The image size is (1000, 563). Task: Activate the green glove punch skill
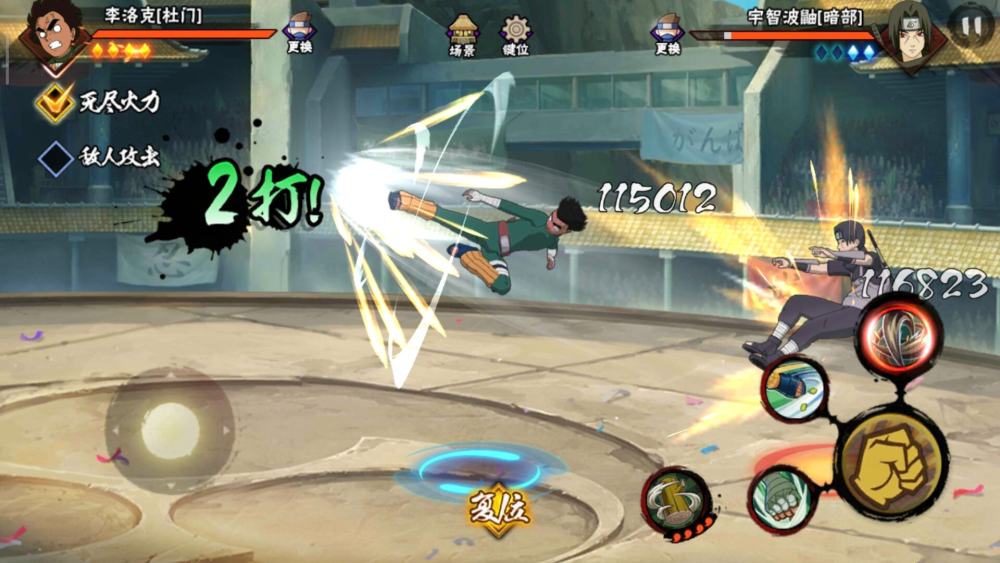(781, 497)
